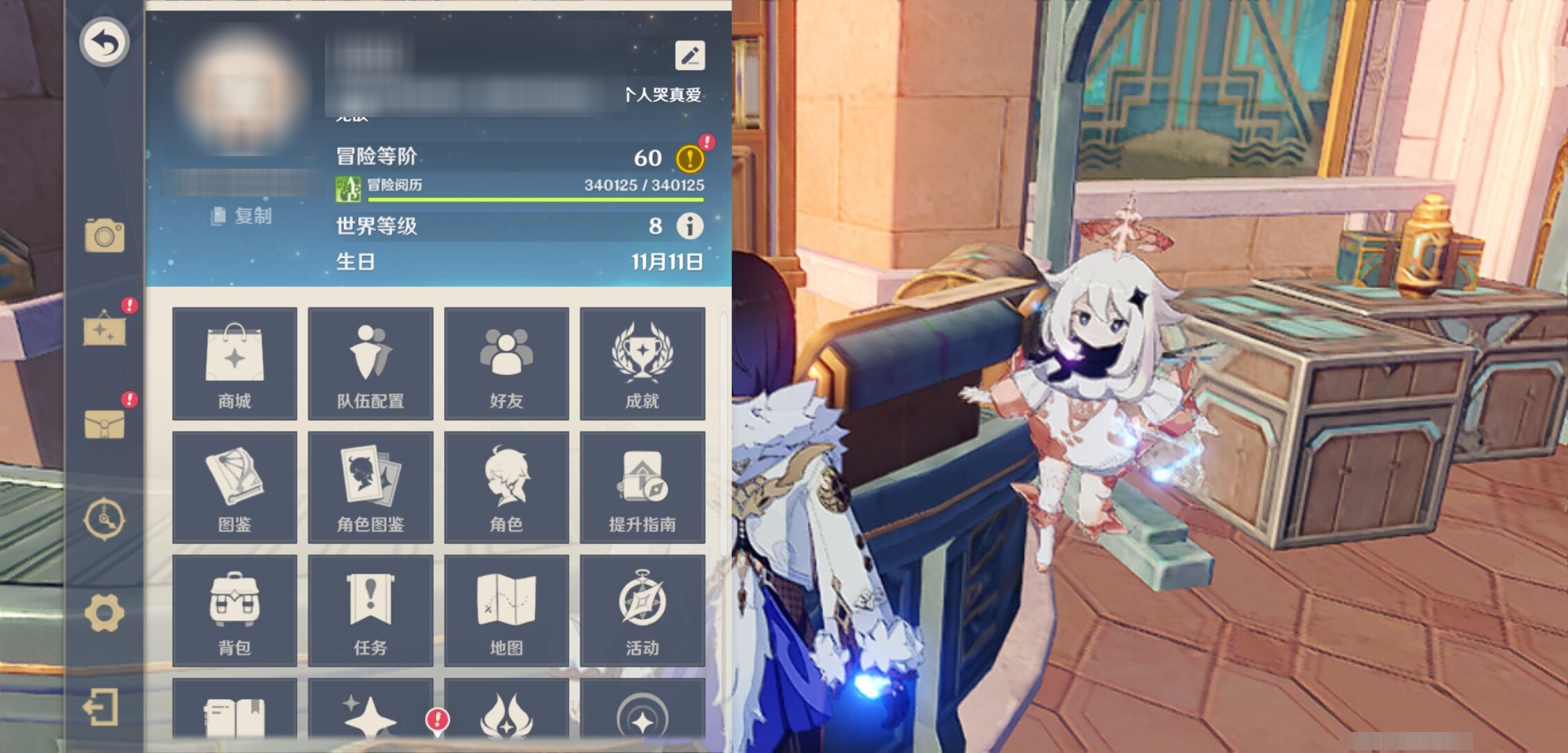This screenshot has width=1568, height=753.
Task: Open the 地图 map
Action: [x=506, y=610]
